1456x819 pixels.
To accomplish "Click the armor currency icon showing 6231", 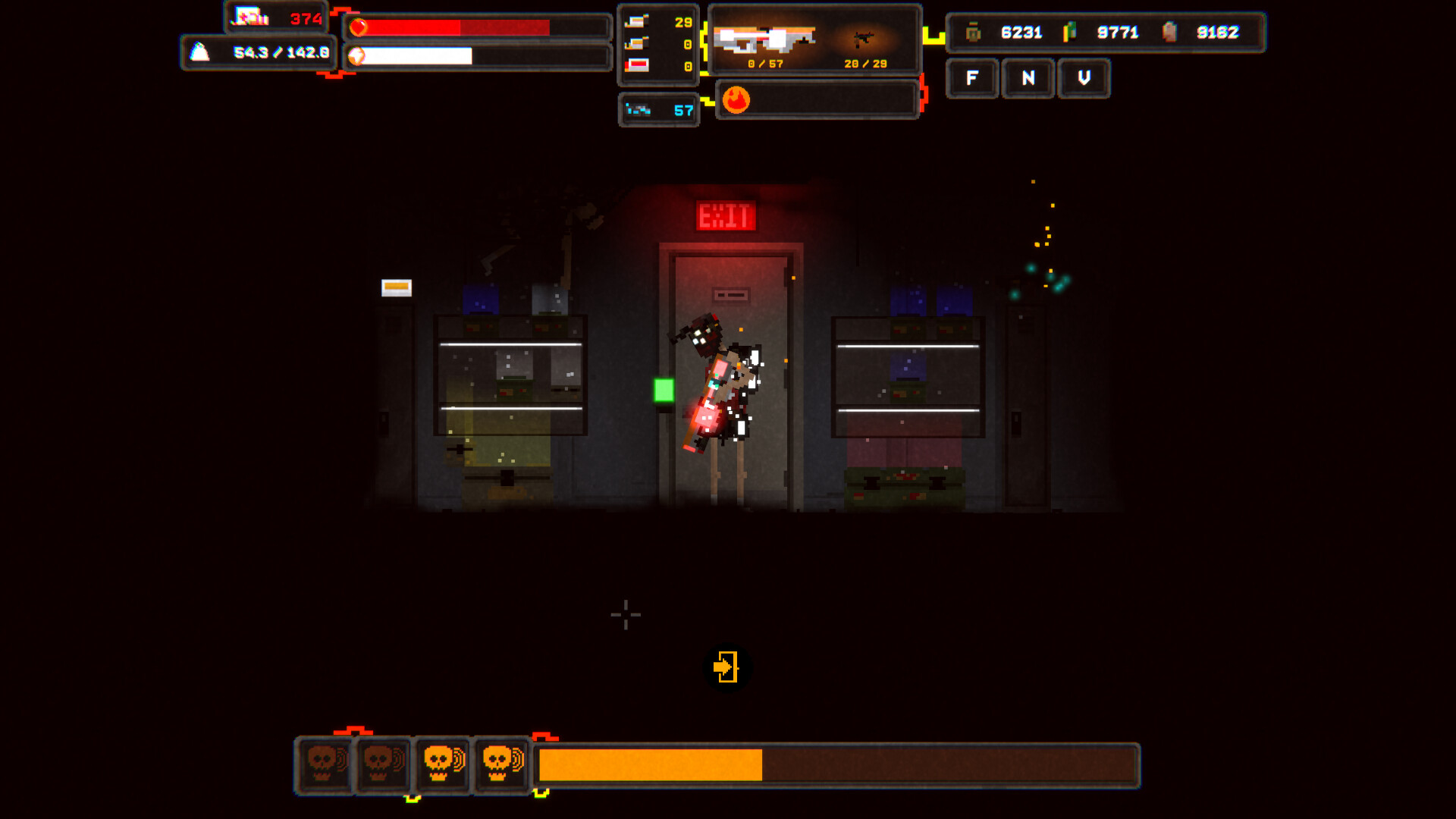I will pyautogui.click(x=971, y=32).
